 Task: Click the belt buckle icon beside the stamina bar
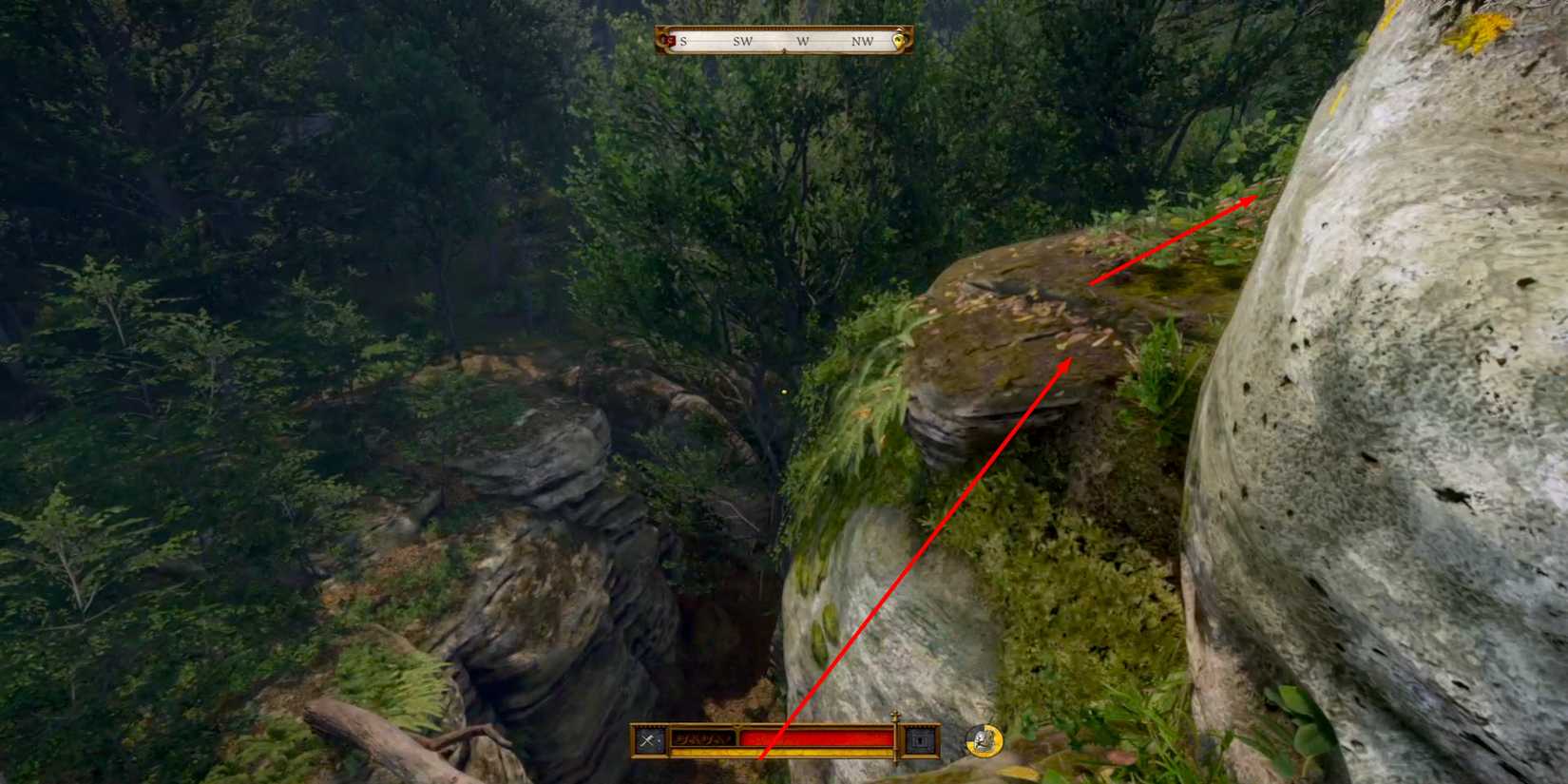point(918,740)
